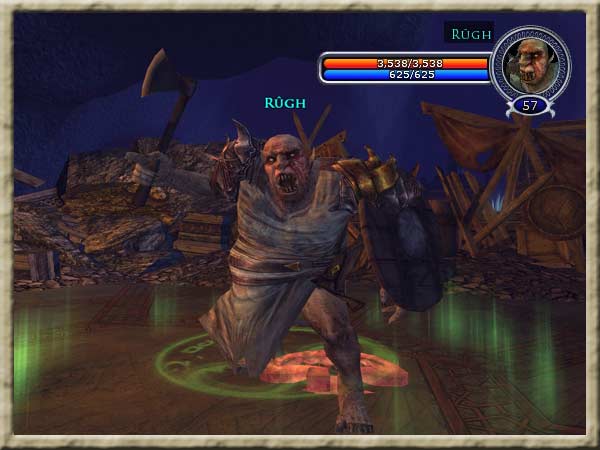Select the floating Rûgh nameplate above the enemy
The width and height of the screenshot is (600, 450).
[285, 103]
